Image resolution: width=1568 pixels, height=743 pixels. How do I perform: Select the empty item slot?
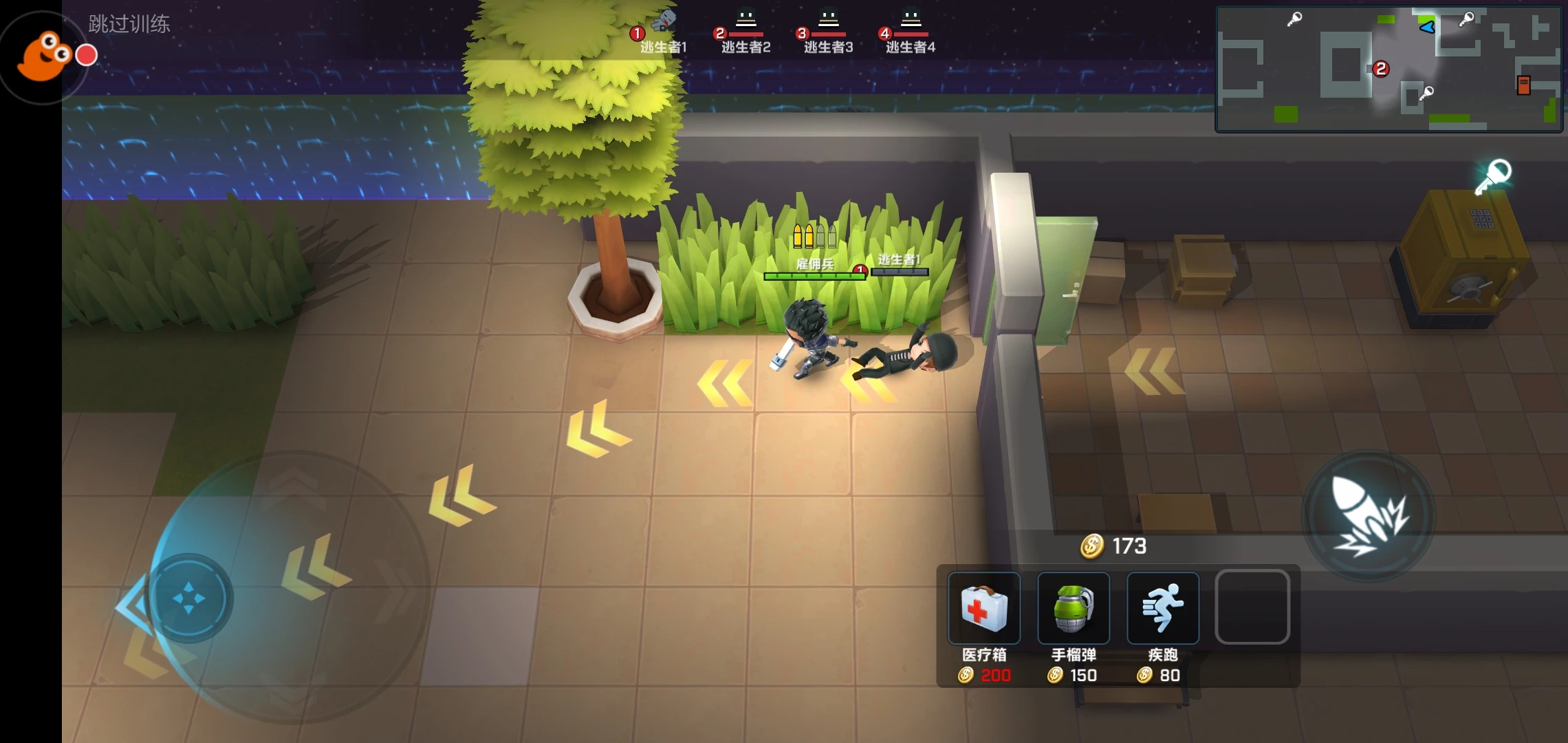coord(1252,607)
